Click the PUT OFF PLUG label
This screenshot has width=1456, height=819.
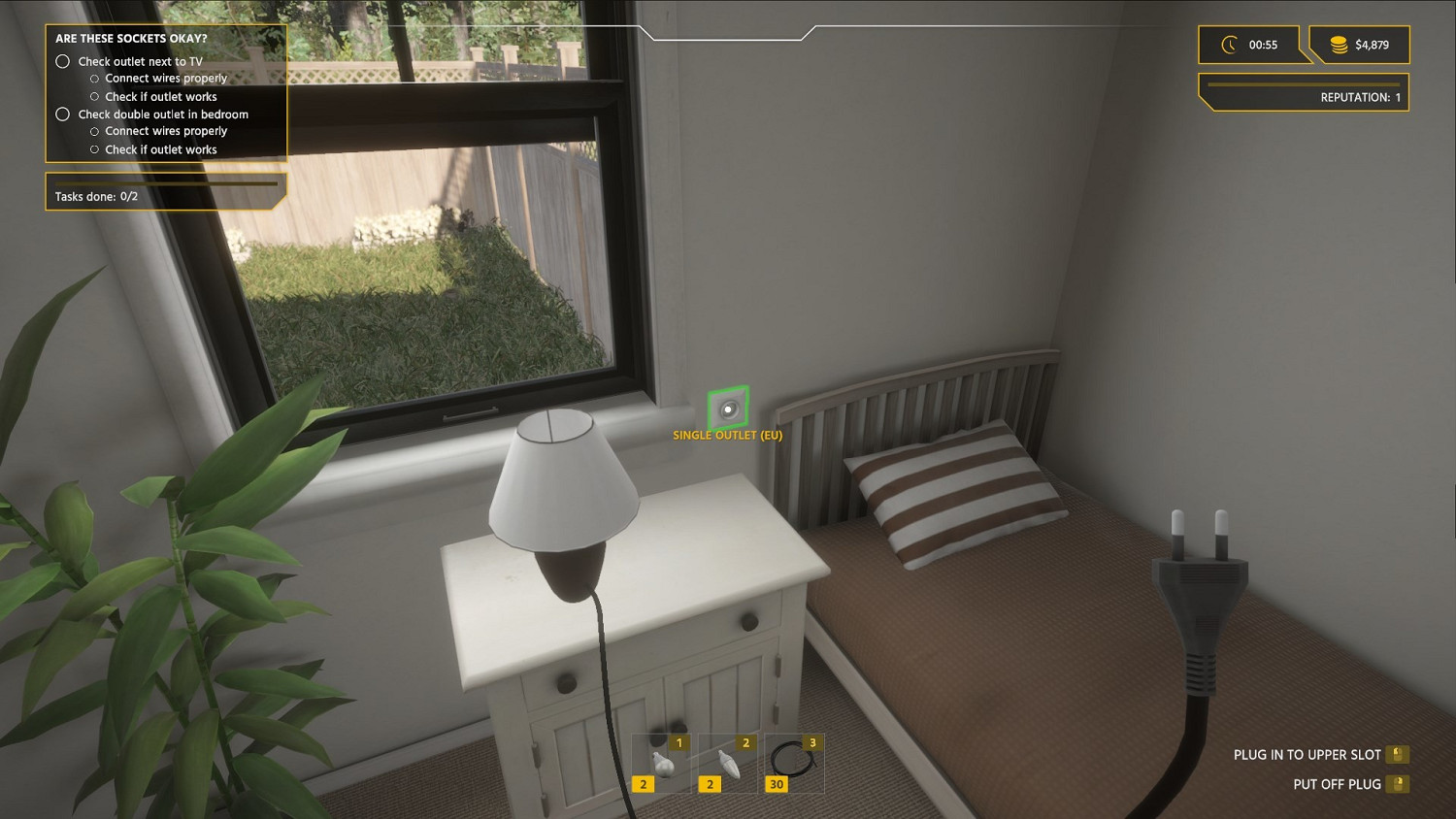pyautogui.click(x=1340, y=783)
